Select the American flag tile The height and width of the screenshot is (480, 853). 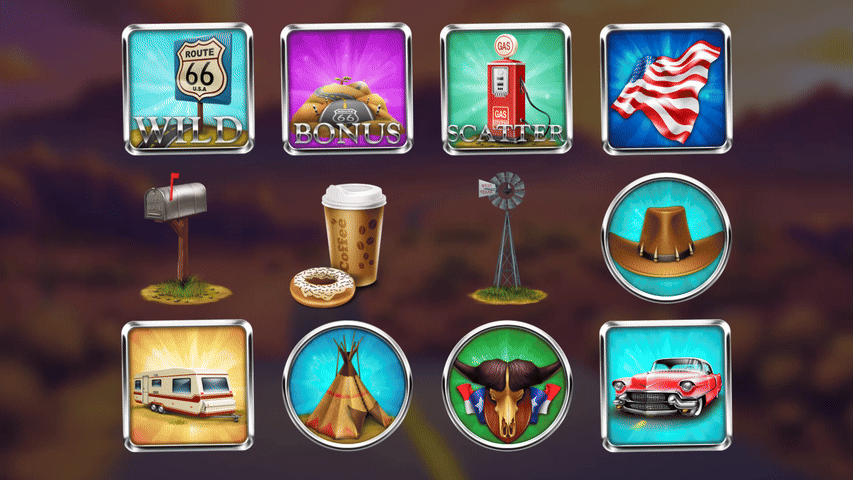point(665,89)
